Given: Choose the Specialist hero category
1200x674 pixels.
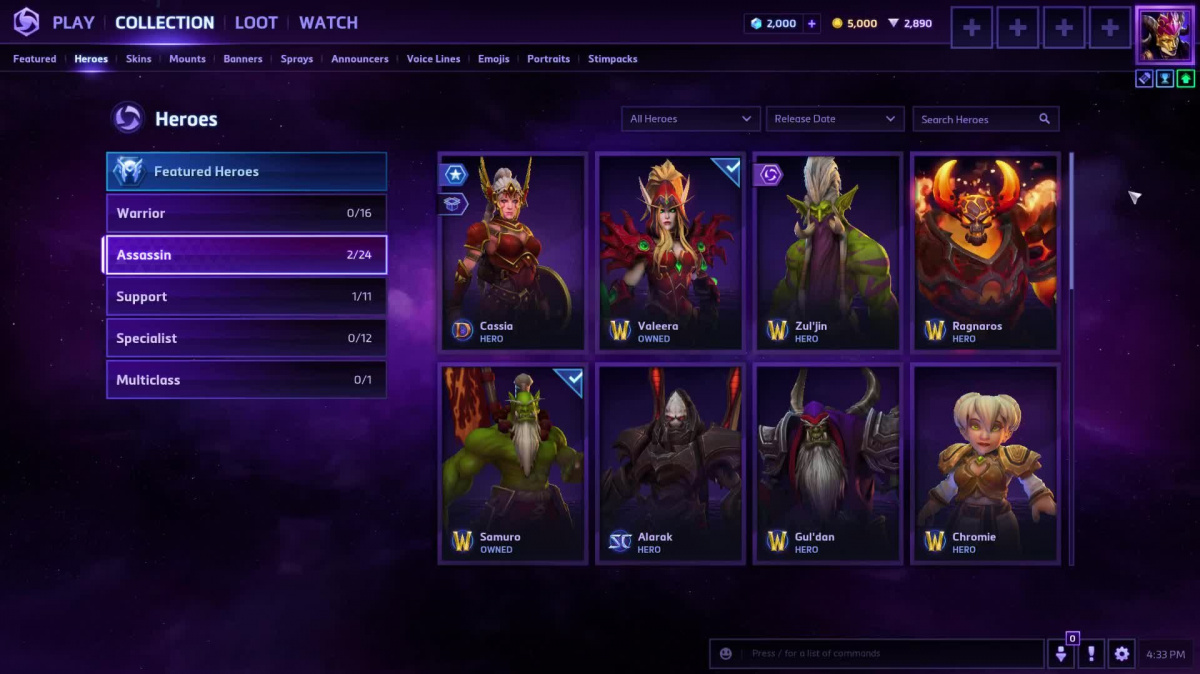Looking at the screenshot, I should (246, 338).
